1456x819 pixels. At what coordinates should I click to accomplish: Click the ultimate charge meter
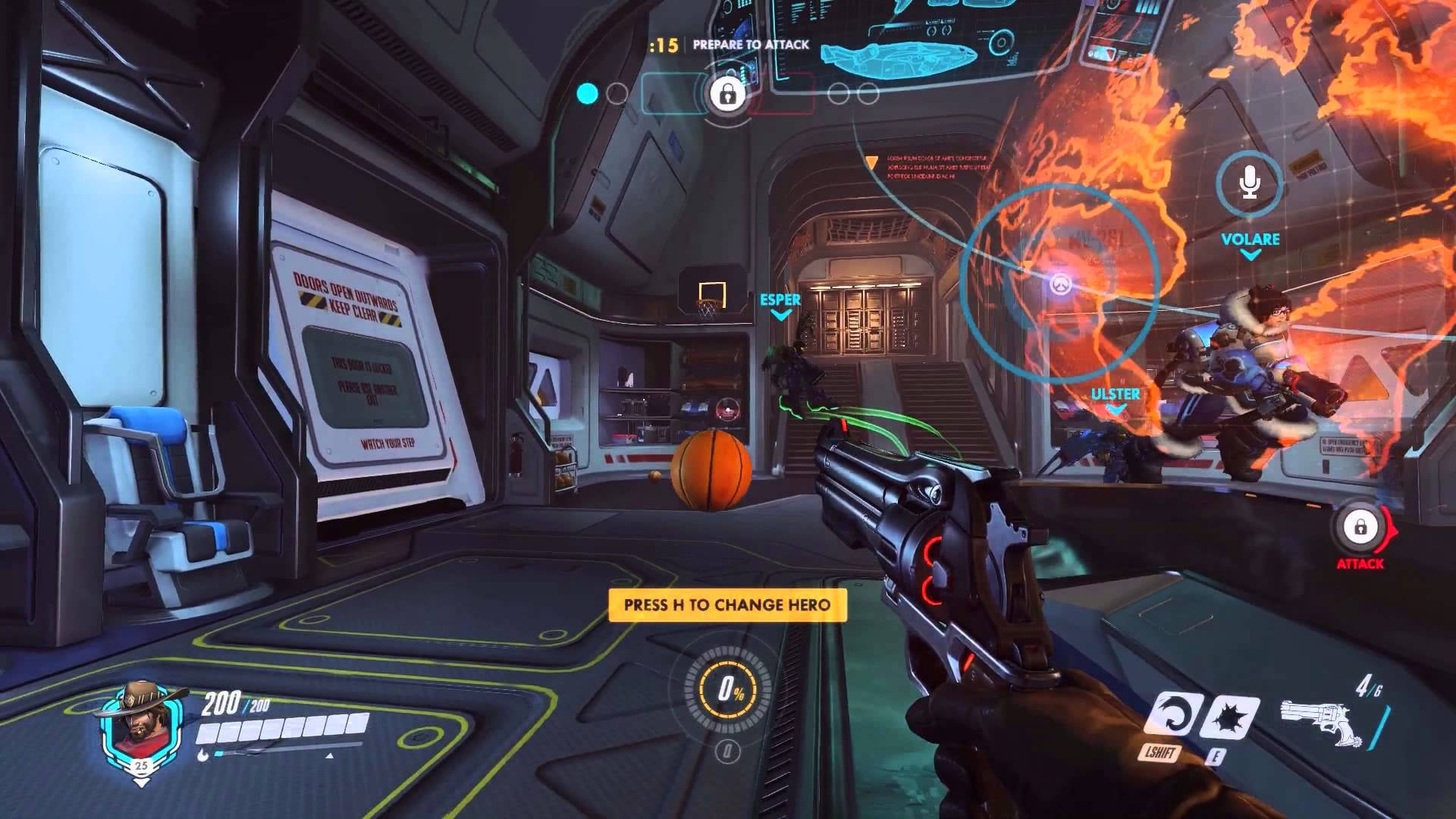pos(730,689)
